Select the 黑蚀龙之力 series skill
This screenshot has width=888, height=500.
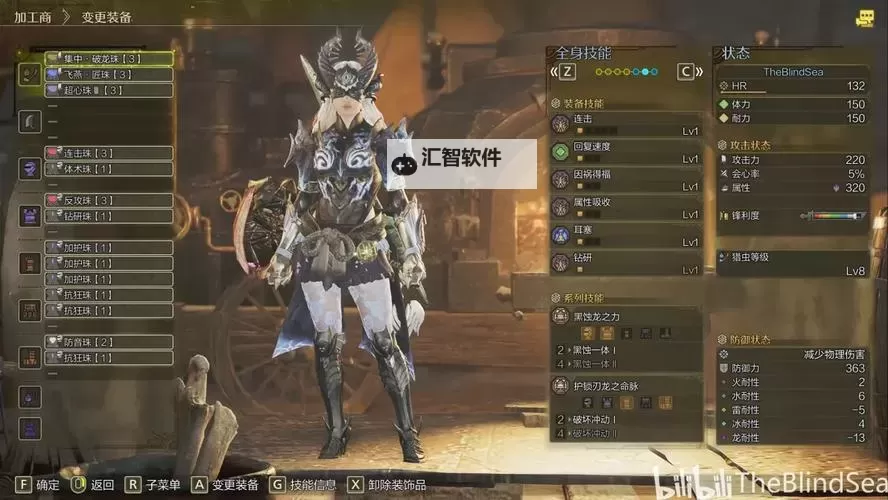pos(626,317)
